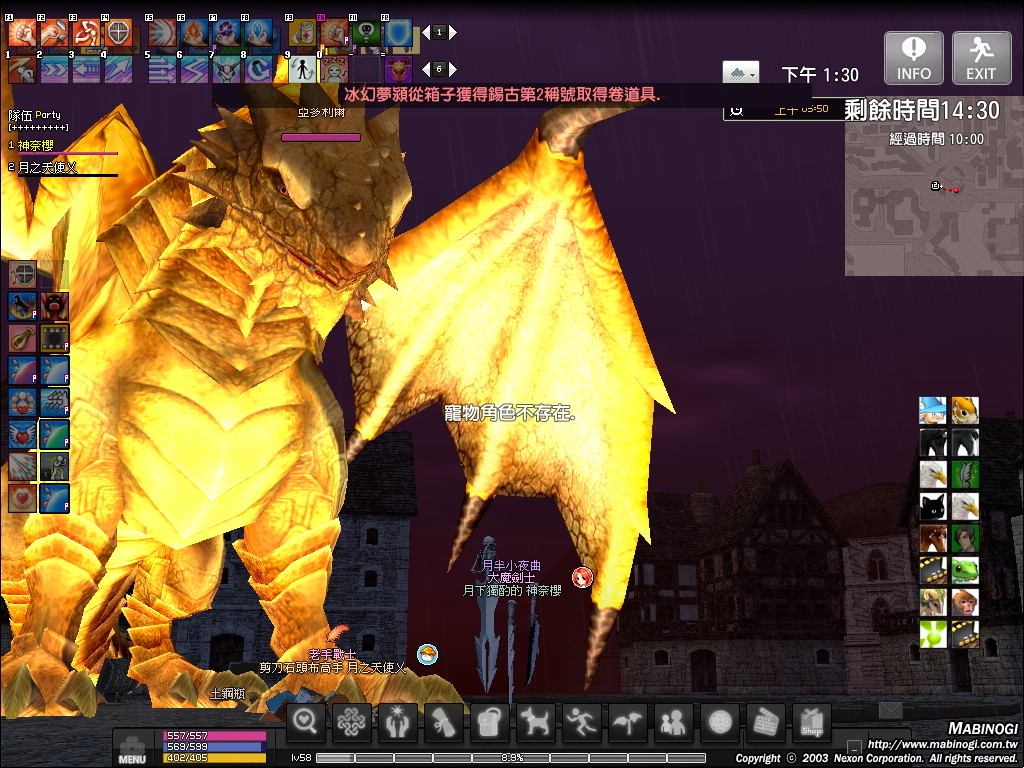1024x768 pixels.
Task: Summon the monkey pet
Action: [x=965, y=602]
